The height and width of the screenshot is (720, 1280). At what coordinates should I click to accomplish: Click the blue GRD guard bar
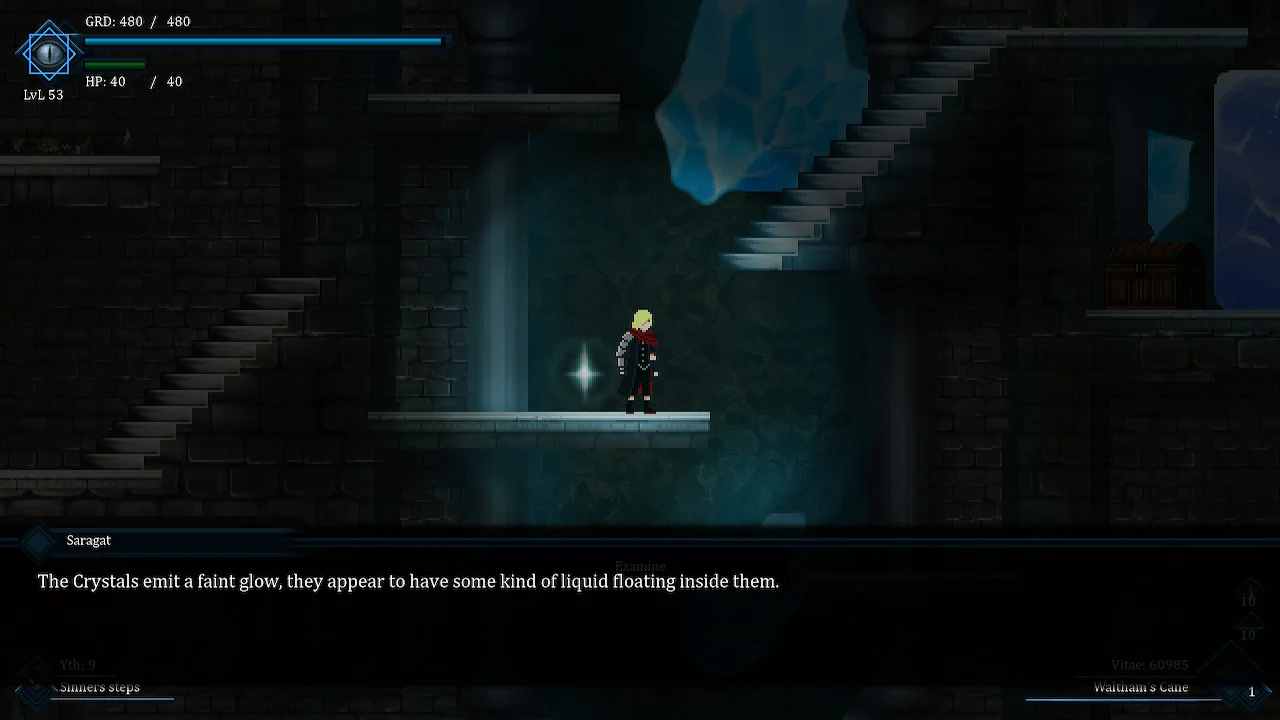click(262, 41)
